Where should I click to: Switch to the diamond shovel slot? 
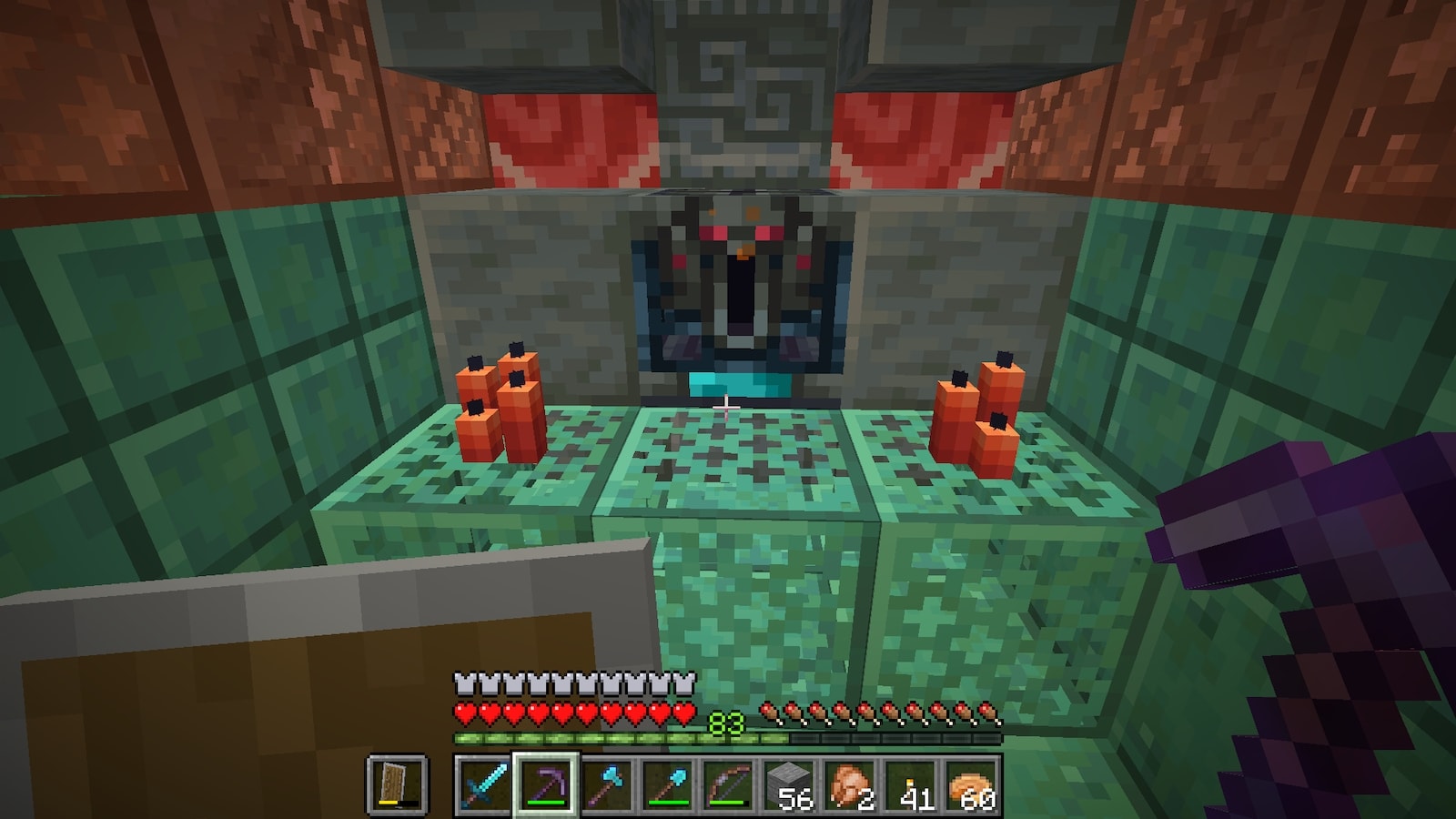(665, 784)
